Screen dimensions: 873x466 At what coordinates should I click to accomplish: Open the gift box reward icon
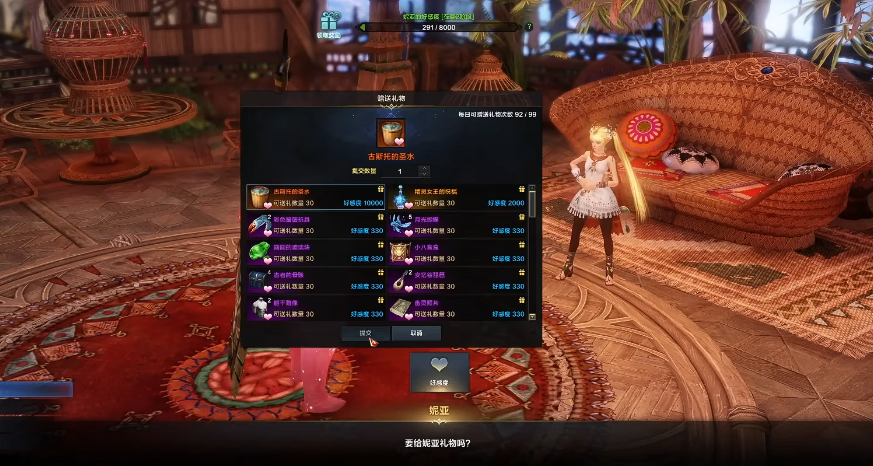[x=330, y=21]
